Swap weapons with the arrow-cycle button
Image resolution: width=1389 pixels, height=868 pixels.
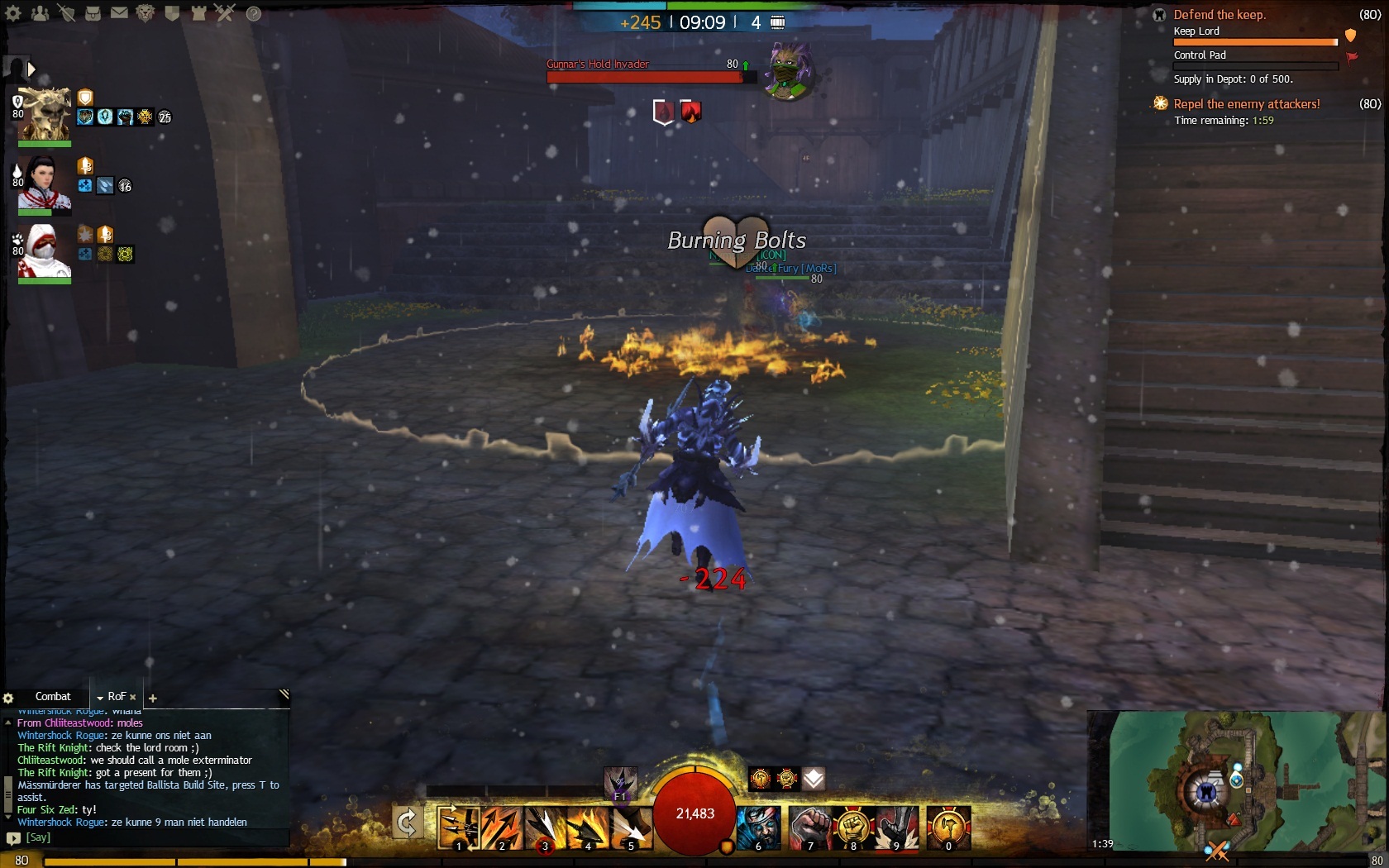click(x=407, y=823)
